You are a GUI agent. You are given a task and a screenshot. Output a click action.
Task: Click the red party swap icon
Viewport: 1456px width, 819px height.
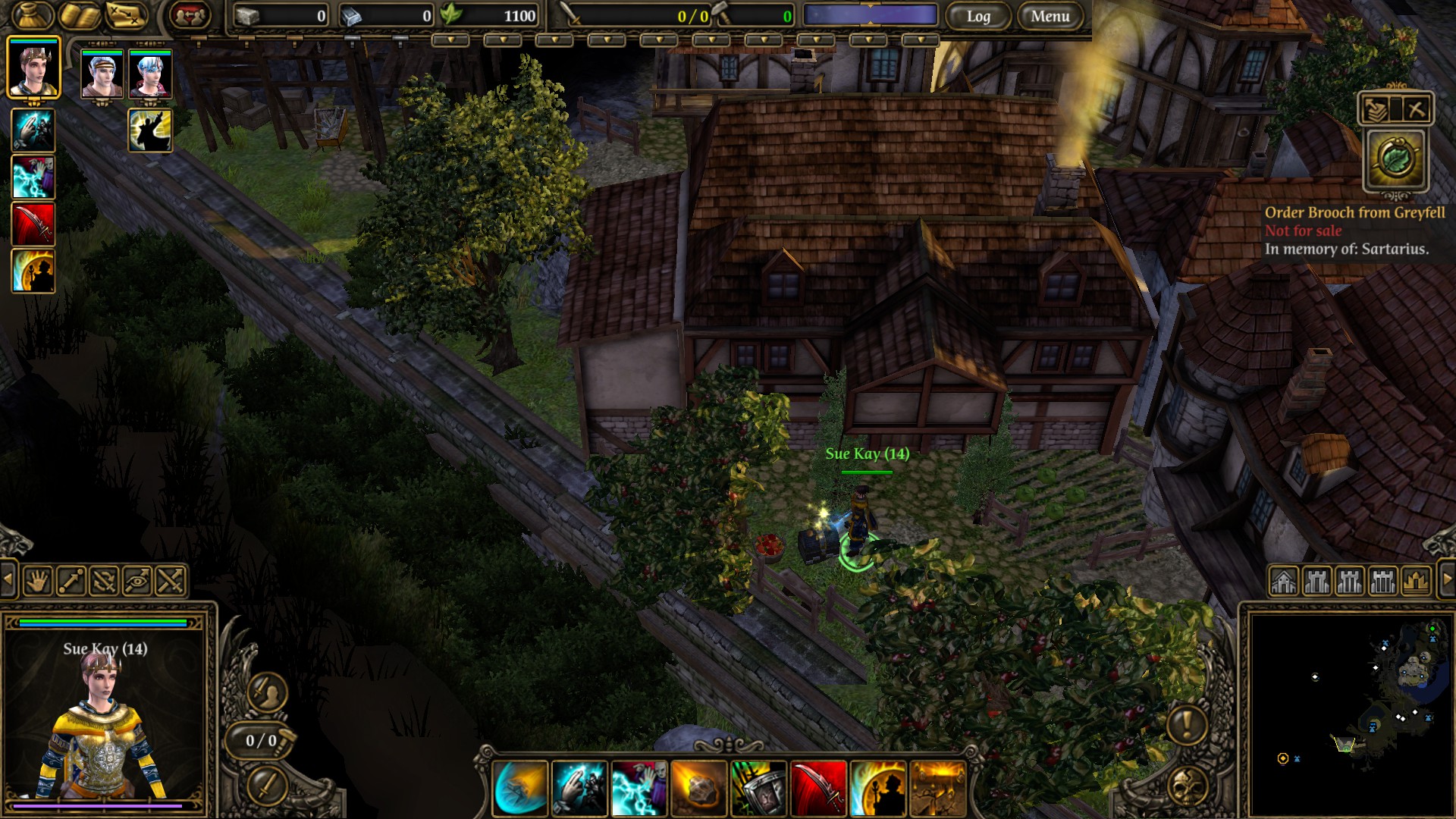point(190,15)
